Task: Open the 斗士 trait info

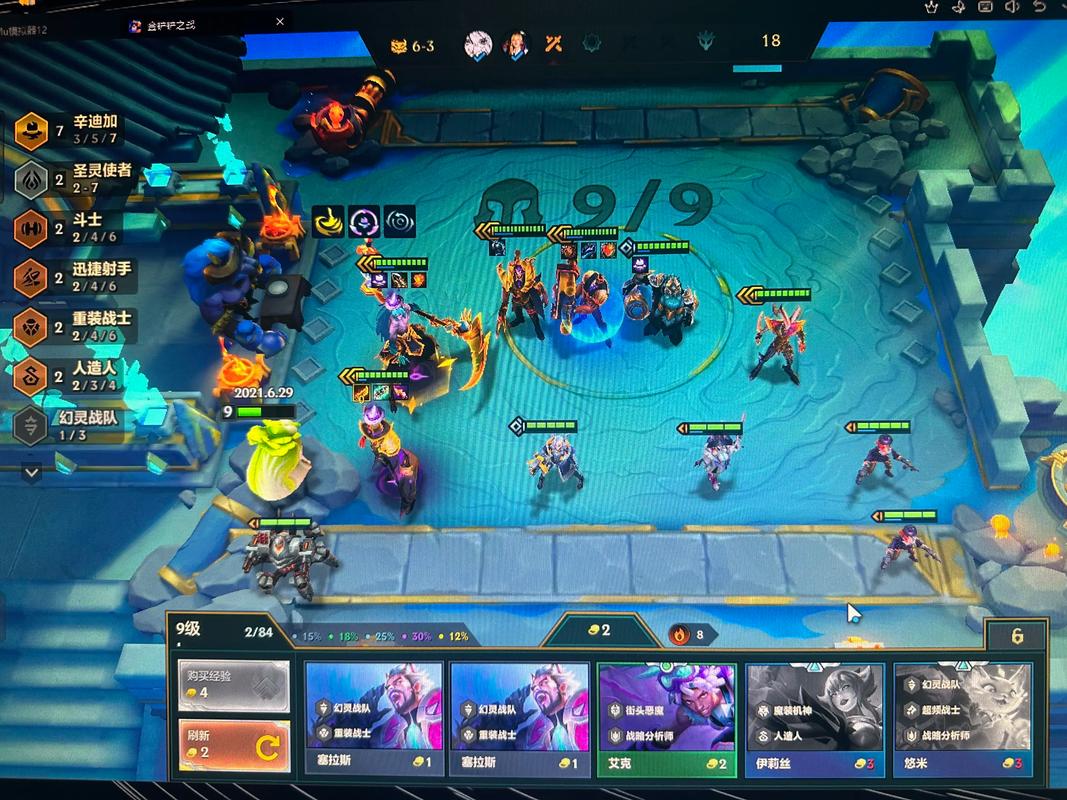Action: pyautogui.click(x=75, y=228)
